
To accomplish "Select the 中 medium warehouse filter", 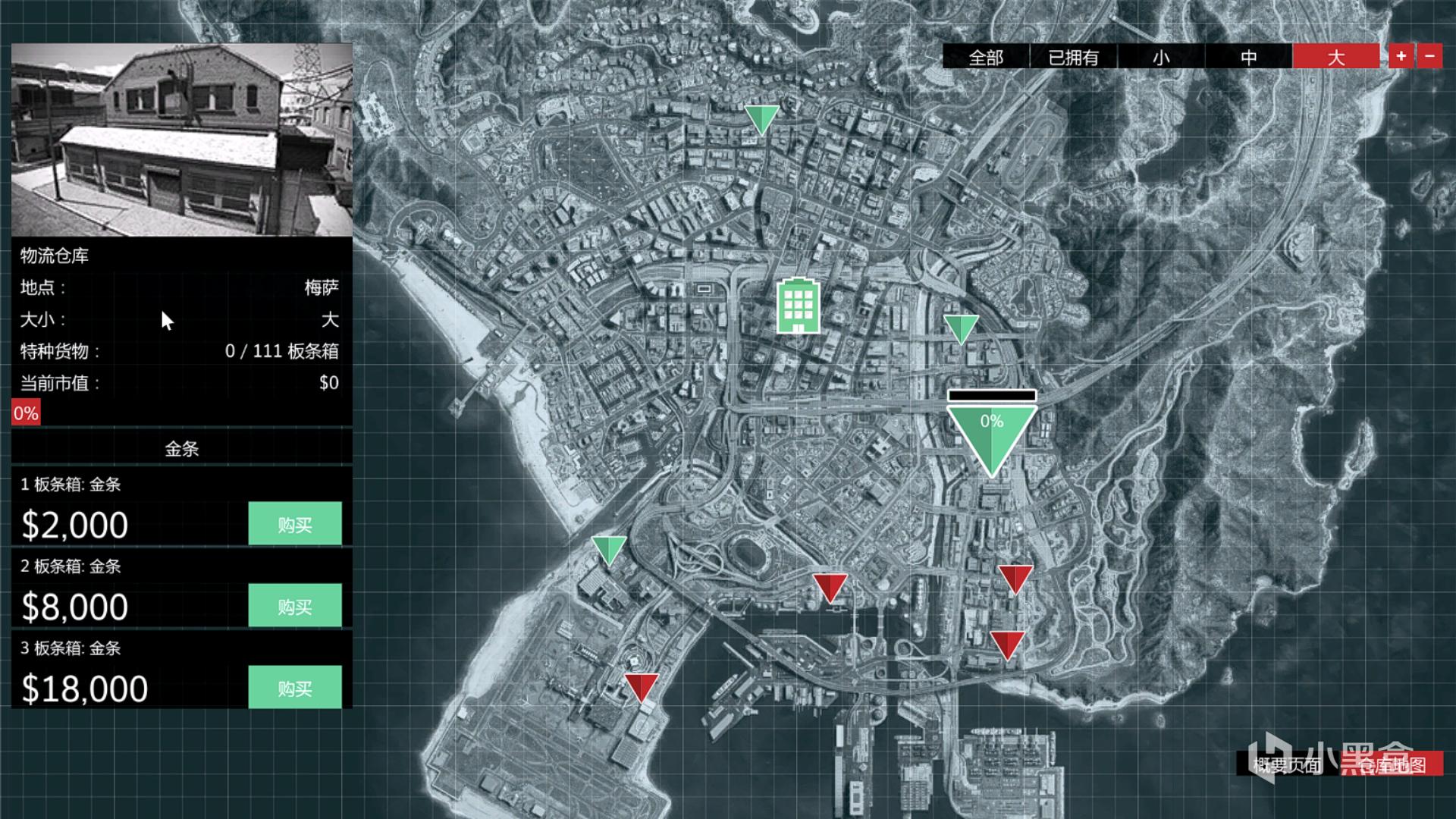I will click(1248, 57).
